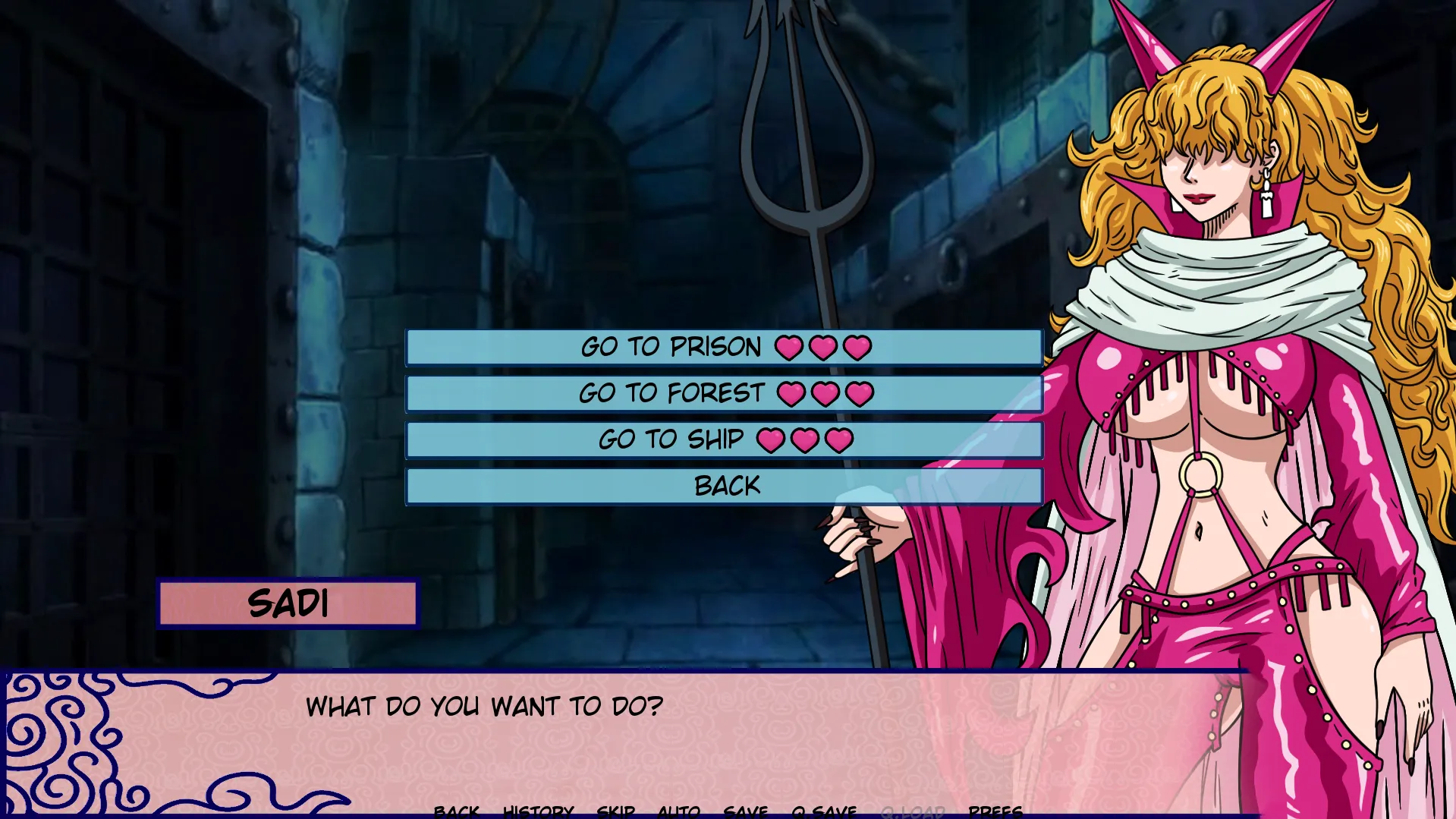Open the History log in quick menu

coord(538,811)
